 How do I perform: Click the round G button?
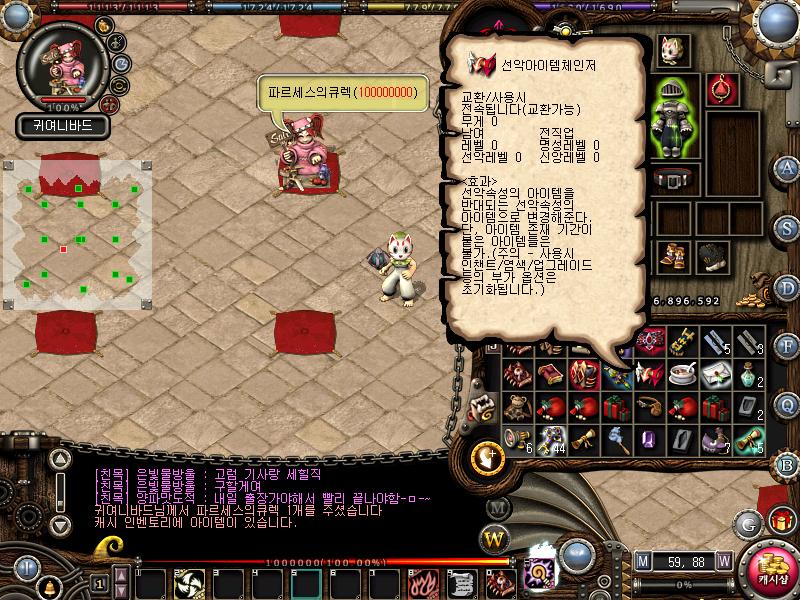[747, 523]
